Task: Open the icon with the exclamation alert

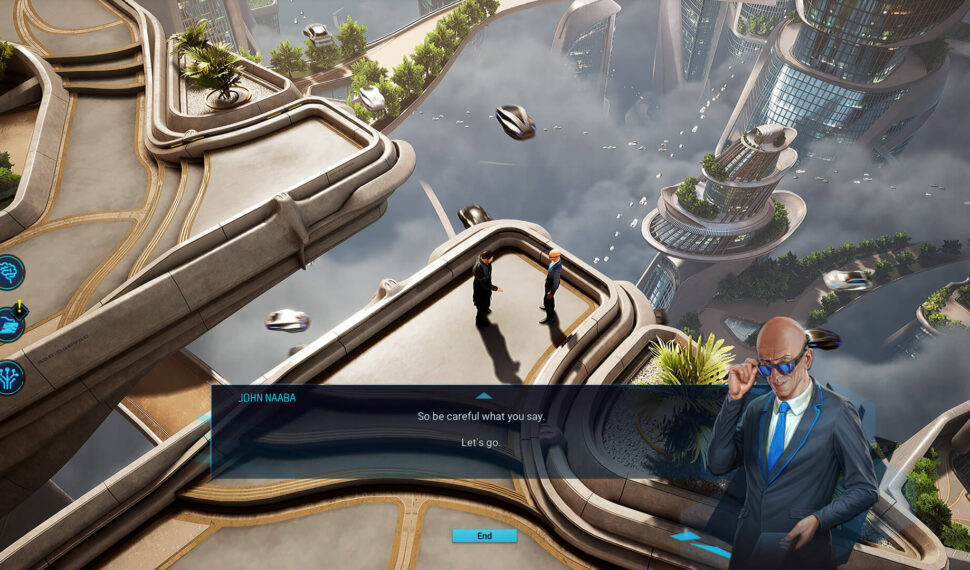Action: pos(9,324)
